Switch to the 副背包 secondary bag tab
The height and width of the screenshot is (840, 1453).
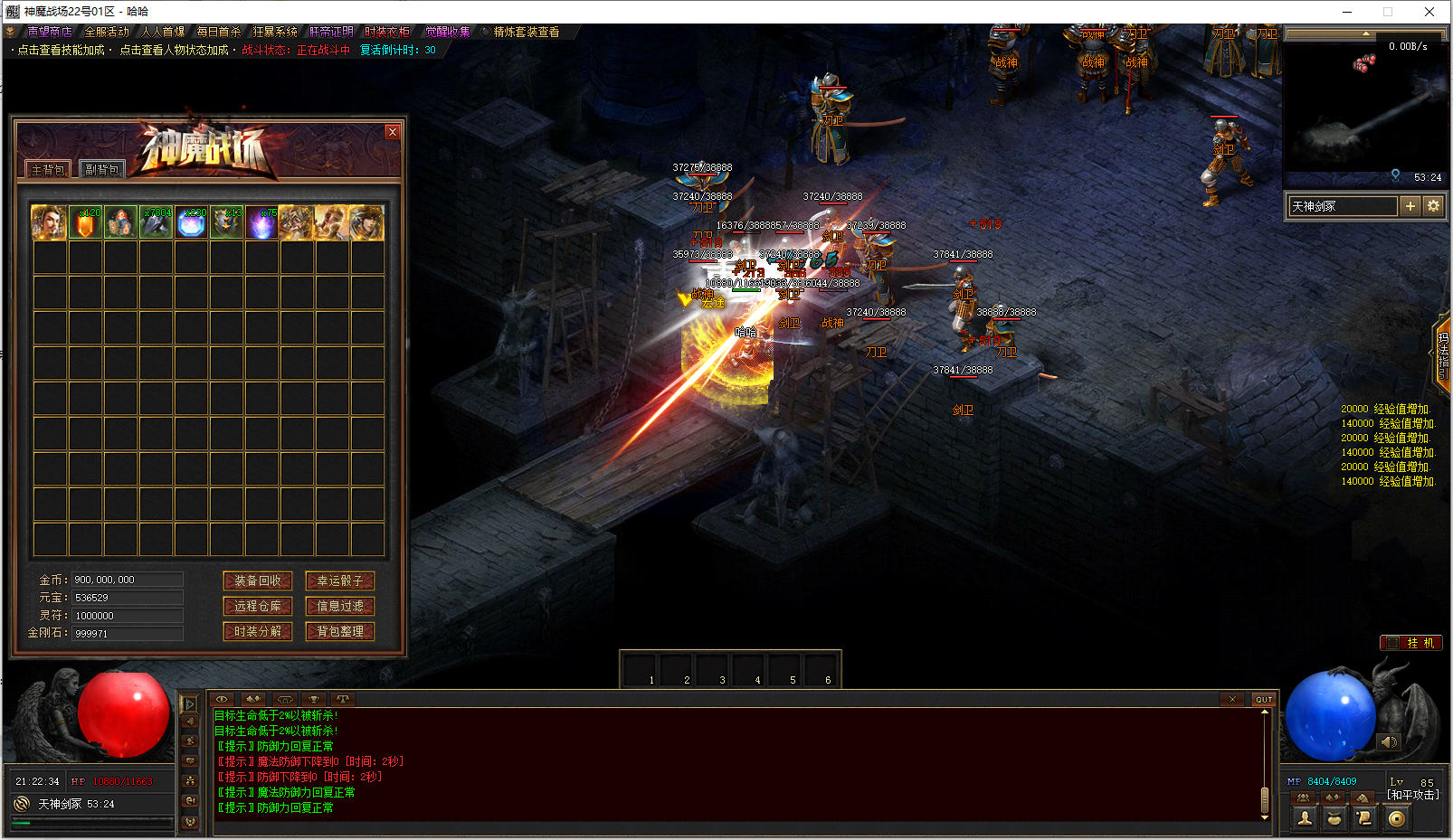tap(102, 169)
